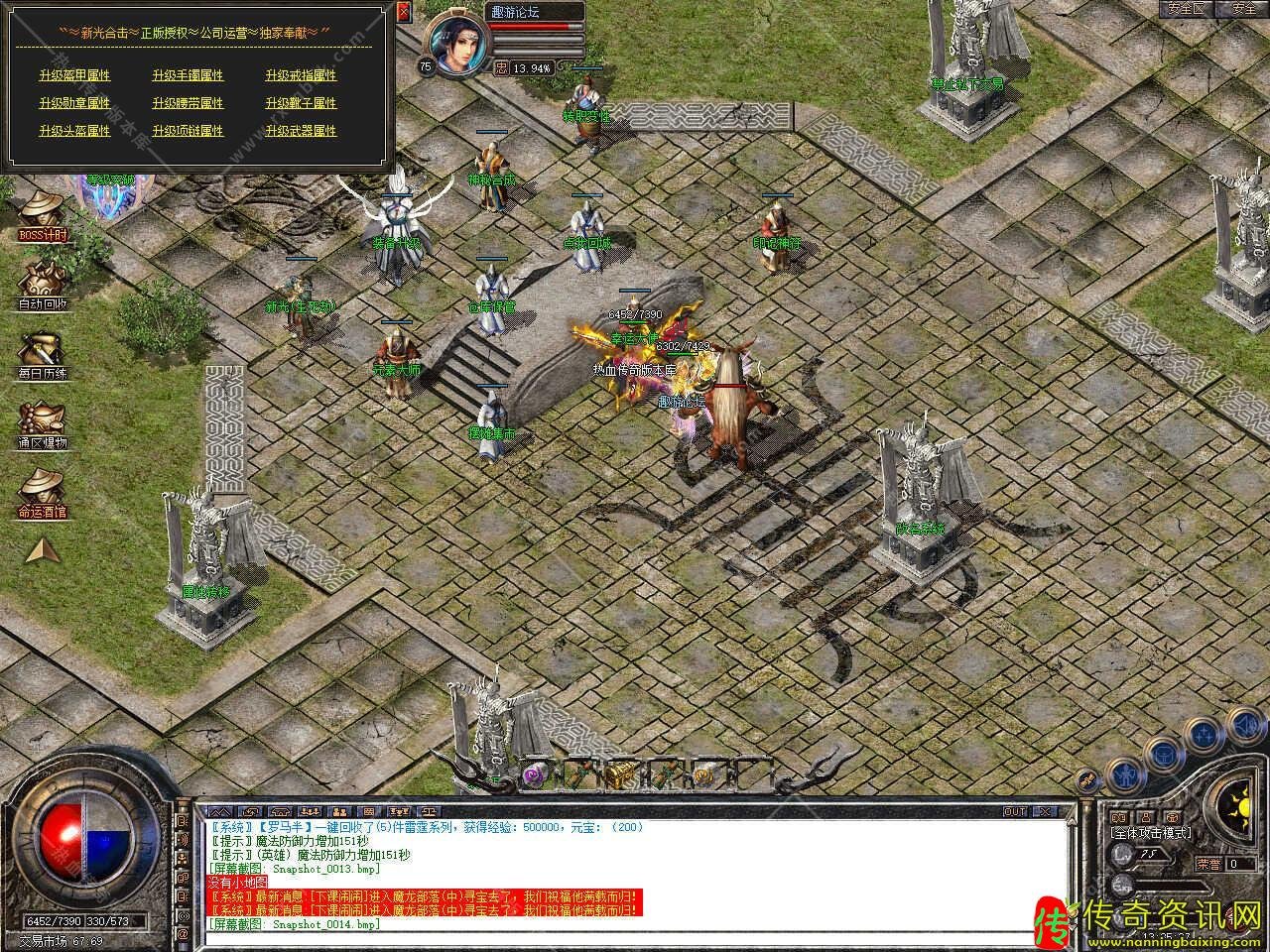Close the upgrade attributes panel
This screenshot has width=1270, height=952.
[x=403, y=12]
